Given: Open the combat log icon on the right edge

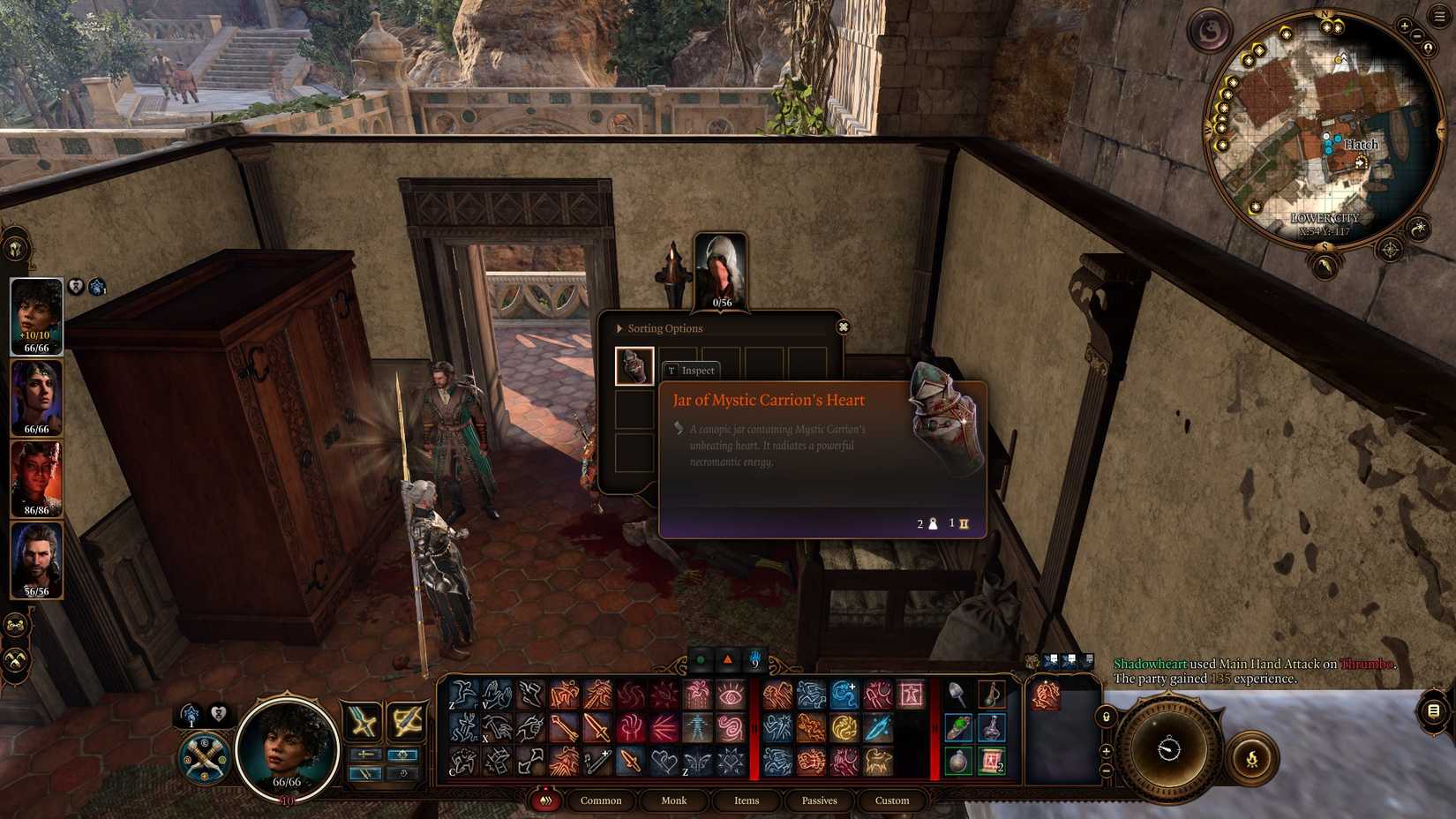Looking at the screenshot, I should tap(1432, 710).
